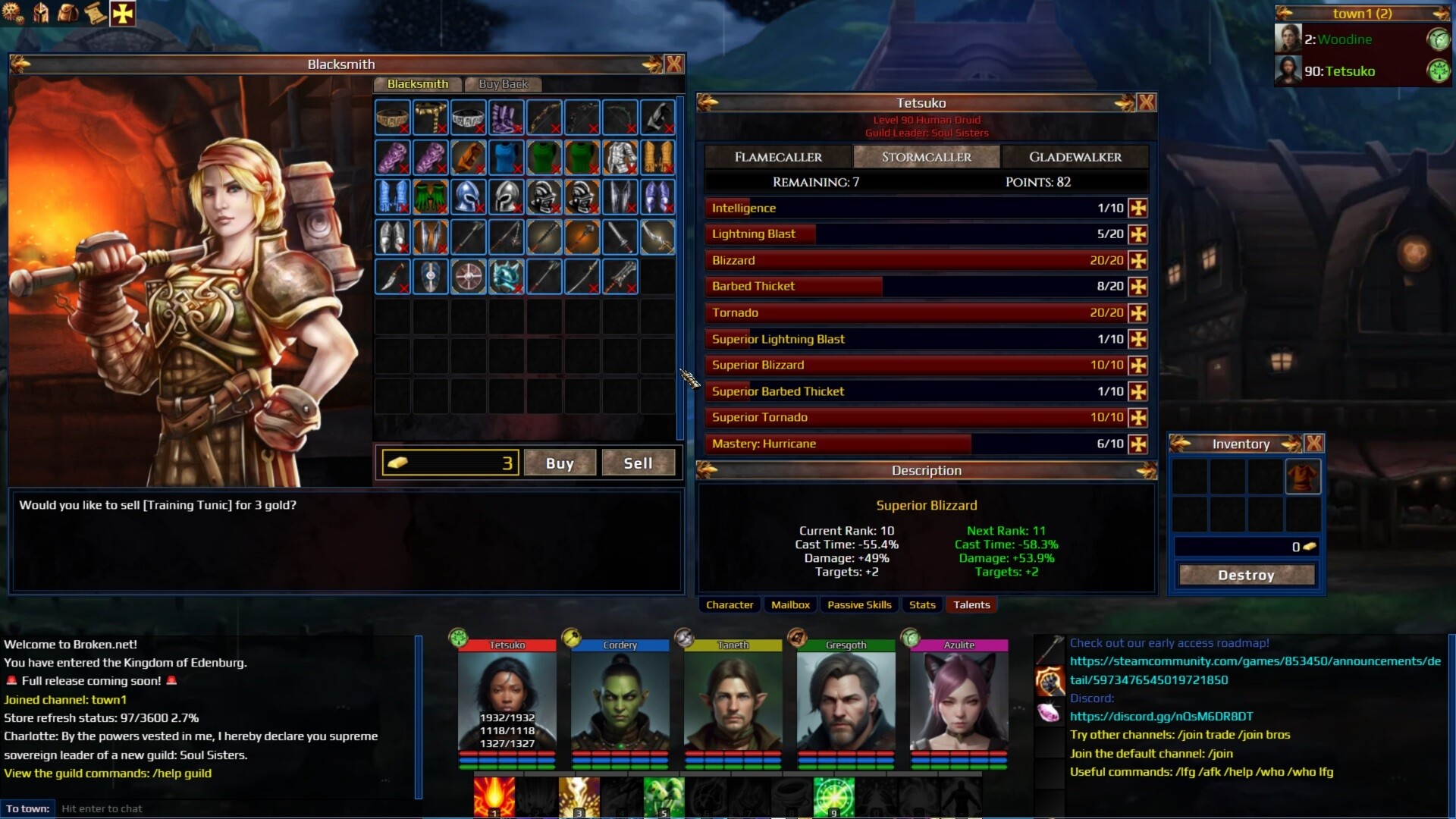The width and height of the screenshot is (1456, 819).
Task: Close the Blacksmith window
Action: coord(673,64)
